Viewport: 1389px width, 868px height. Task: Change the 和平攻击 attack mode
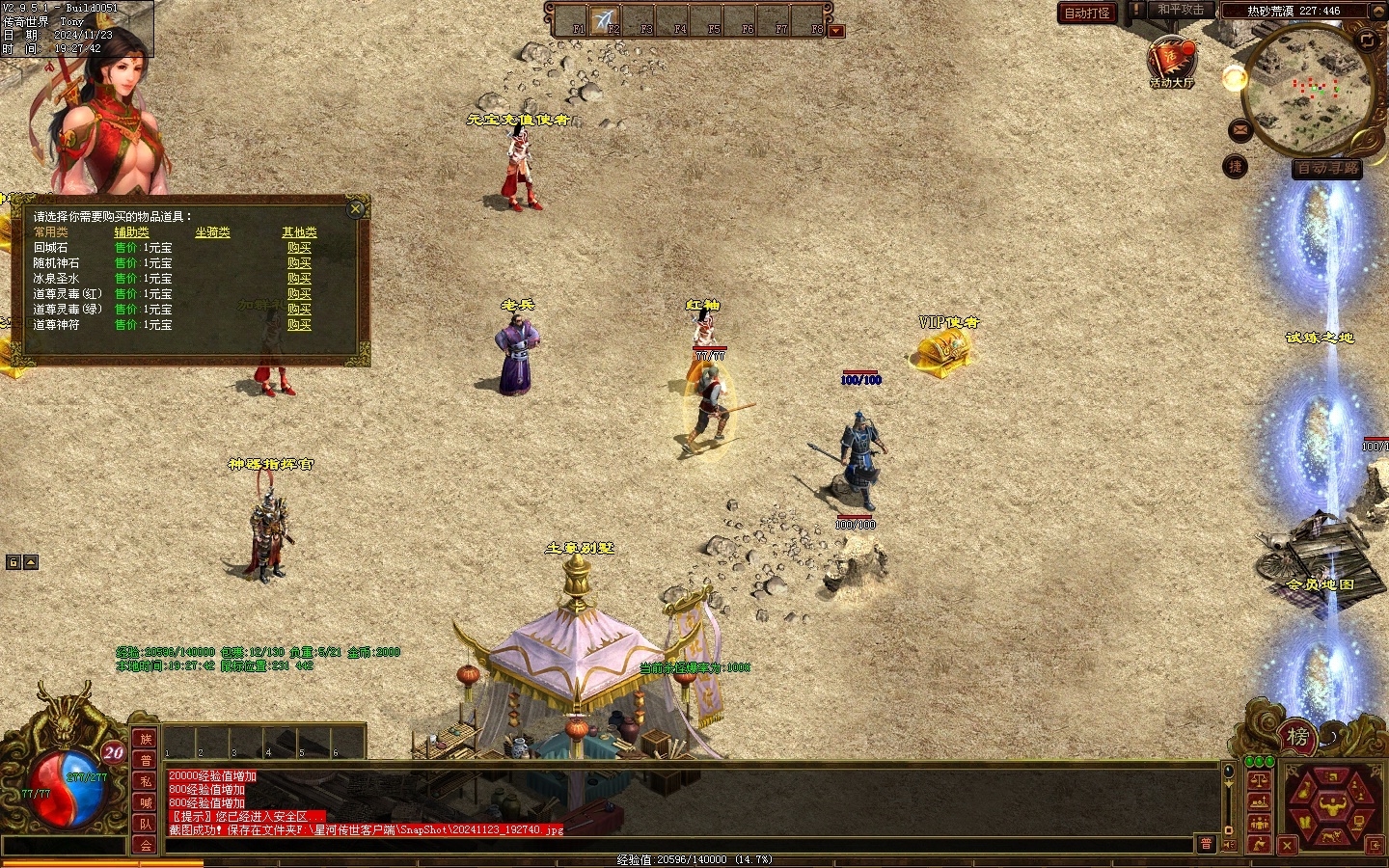tap(1180, 11)
